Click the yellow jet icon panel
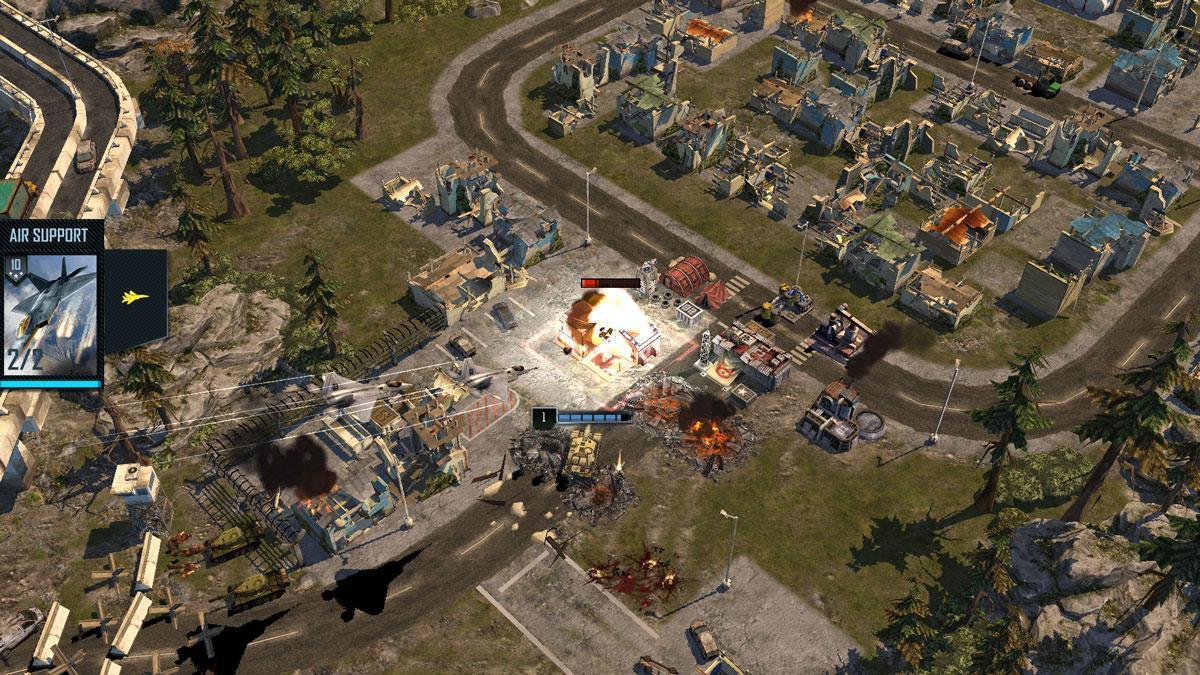The width and height of the screenshot is (1200, 675). pyautogui.click(x=133, y=298)
